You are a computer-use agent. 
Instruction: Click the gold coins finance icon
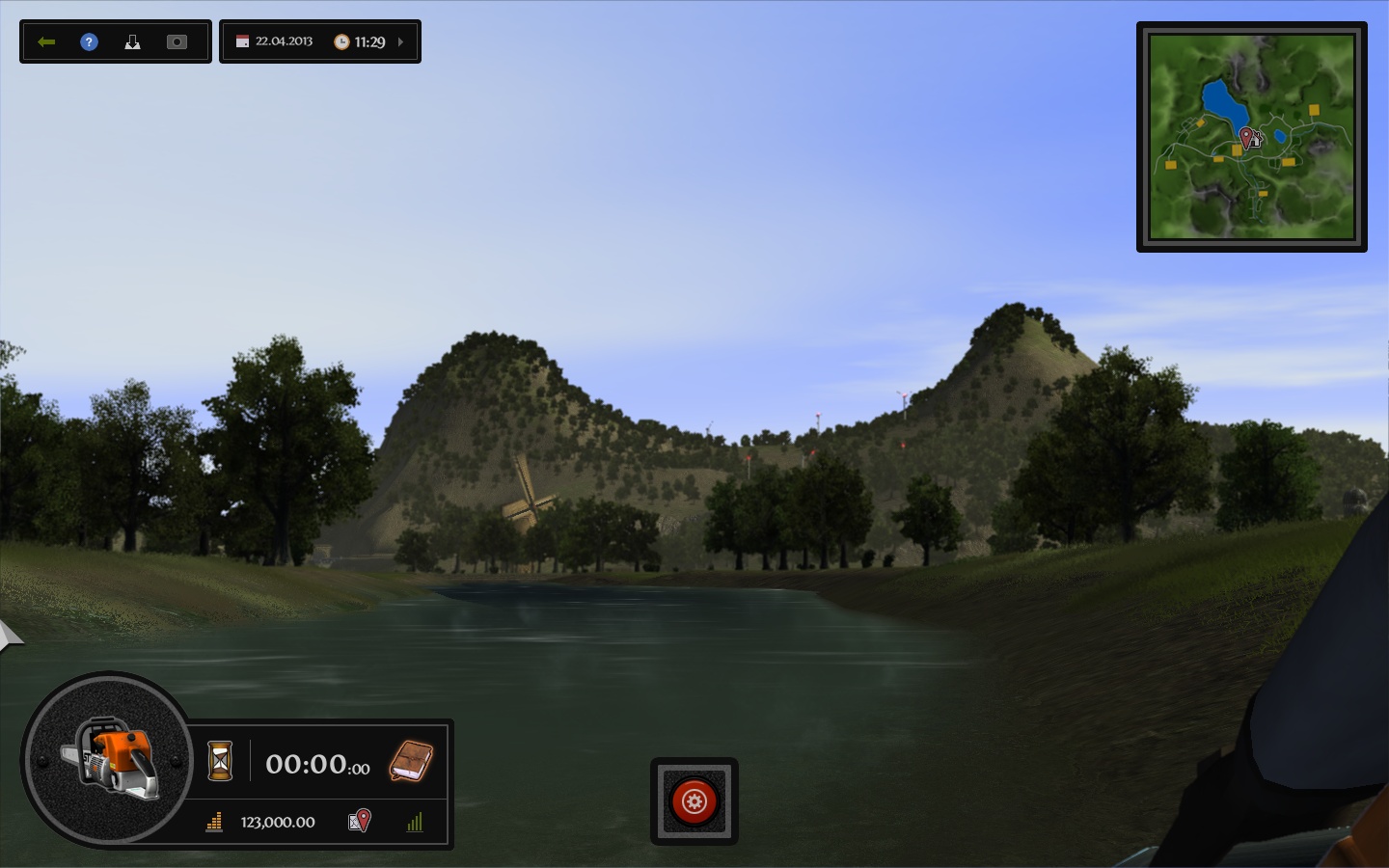[213, 823]
